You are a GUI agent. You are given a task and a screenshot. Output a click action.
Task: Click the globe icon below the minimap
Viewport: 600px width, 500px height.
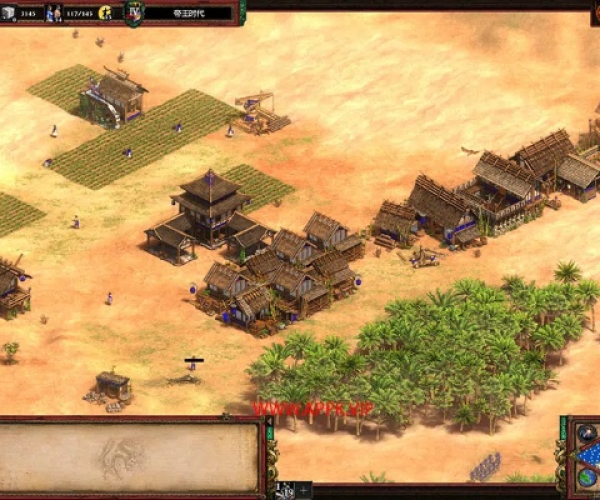click(x=586, y=479)
